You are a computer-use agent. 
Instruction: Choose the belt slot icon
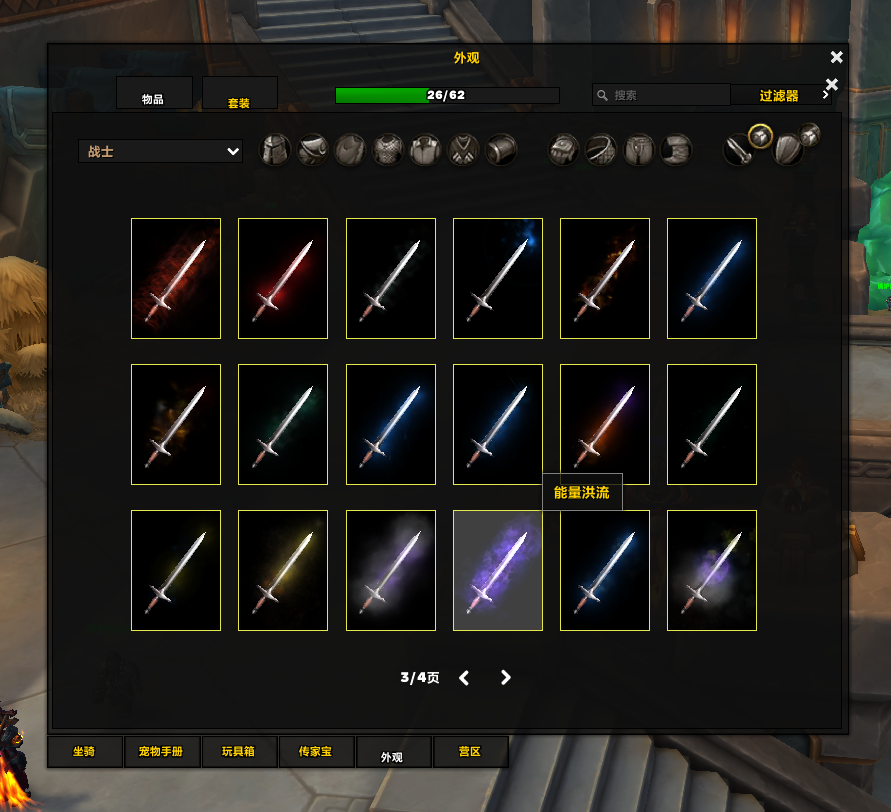[x=601, y=151]
